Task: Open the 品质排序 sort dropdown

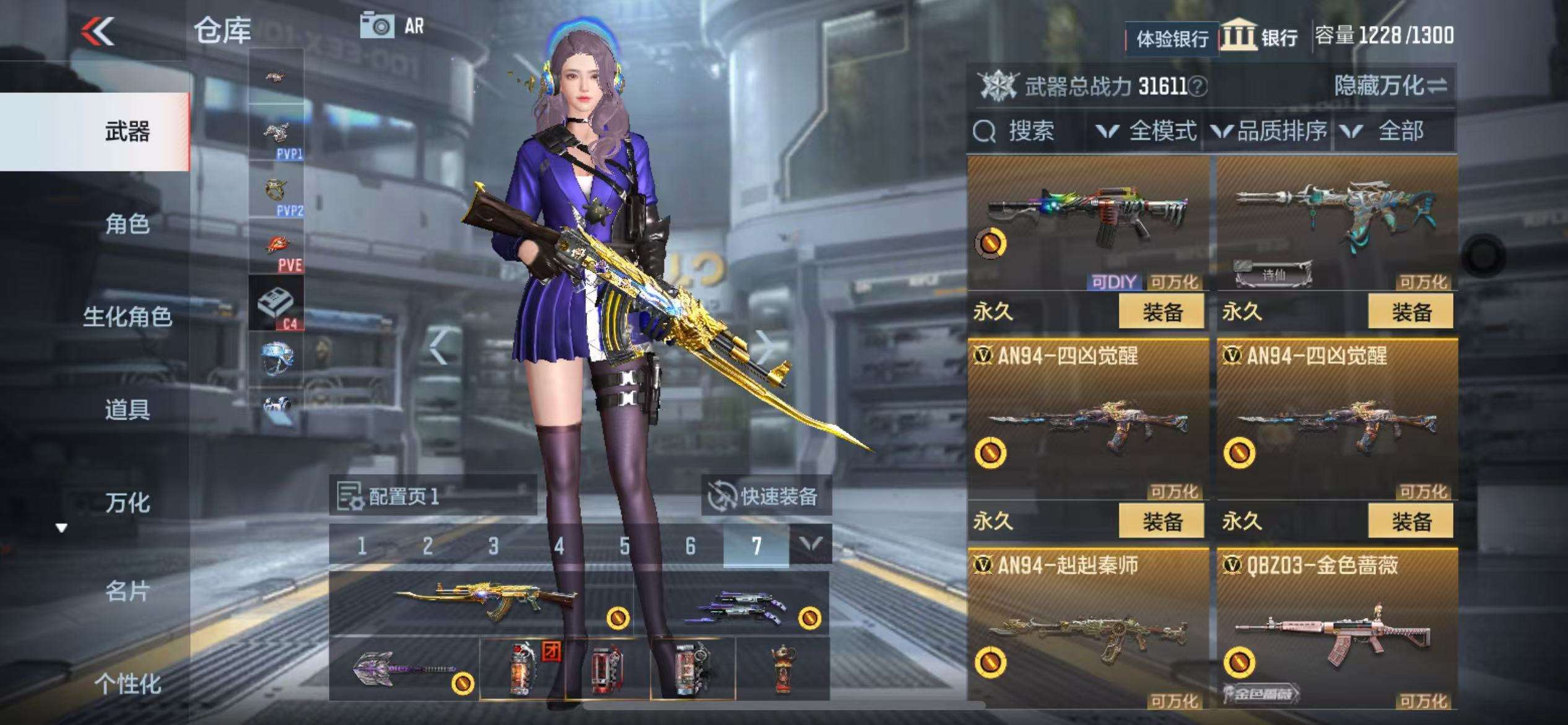Action: (x=1270, y=131)
